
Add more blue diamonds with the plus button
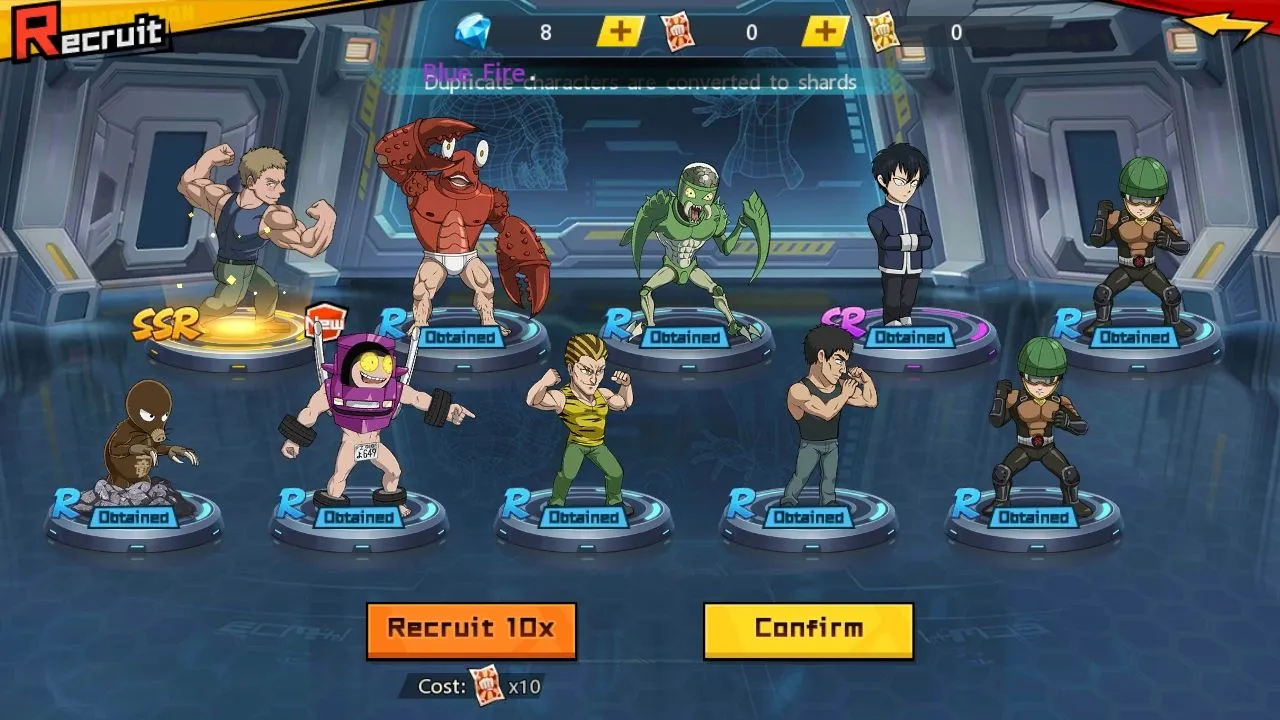620,32
